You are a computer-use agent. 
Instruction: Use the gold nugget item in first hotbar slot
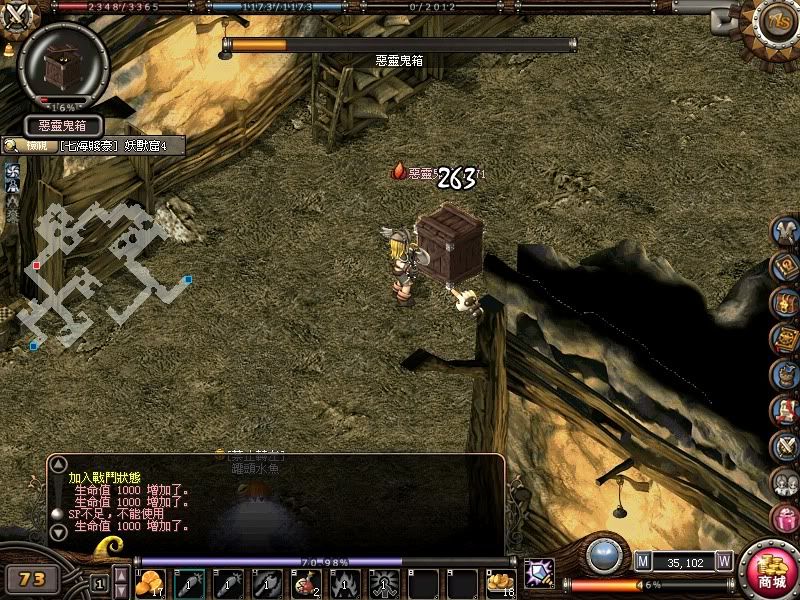(x=149, y=582)
